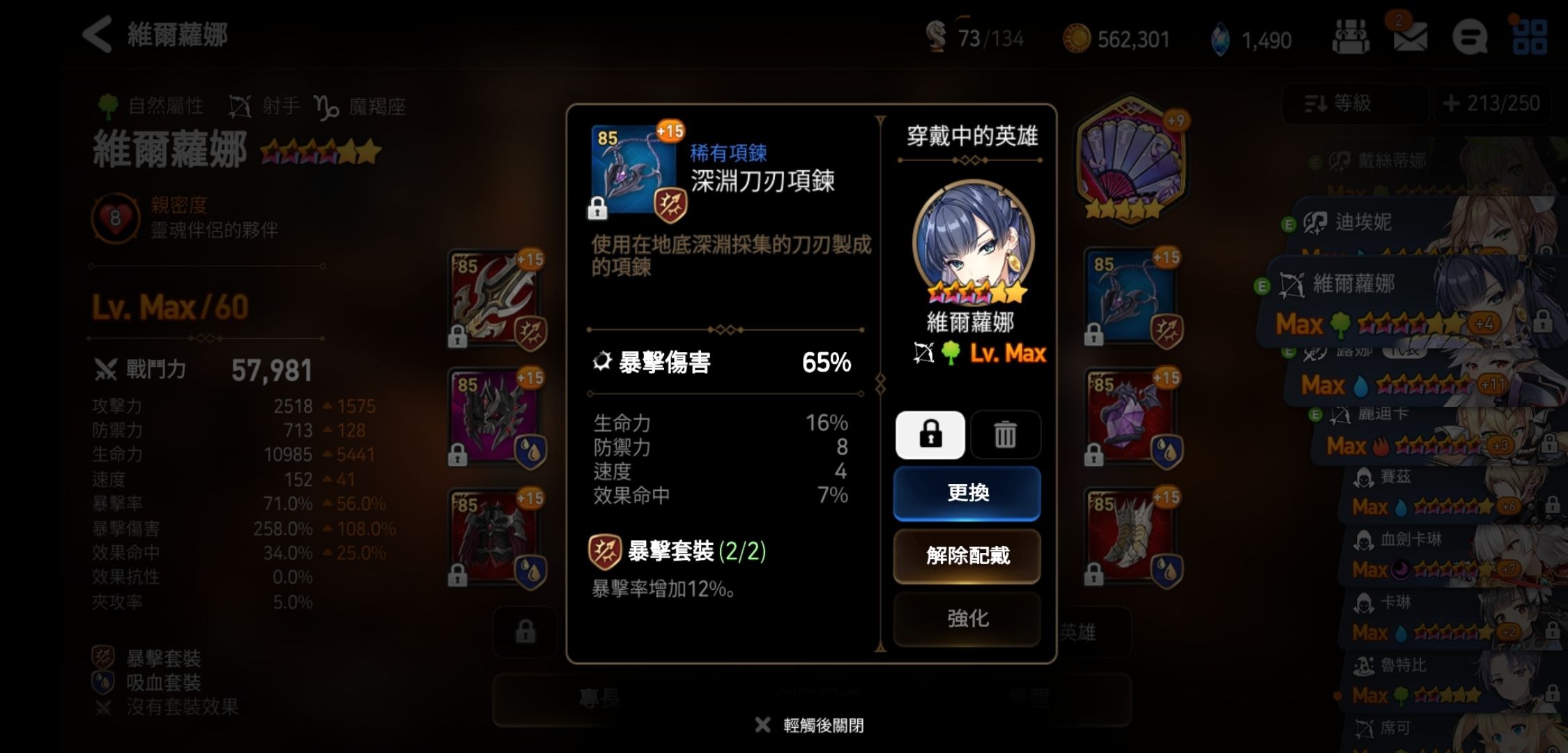Open 強化 enhance for the necklace
Viewport: 1568px width, 753px height.
pyautogui.click(x=967, y=618)
